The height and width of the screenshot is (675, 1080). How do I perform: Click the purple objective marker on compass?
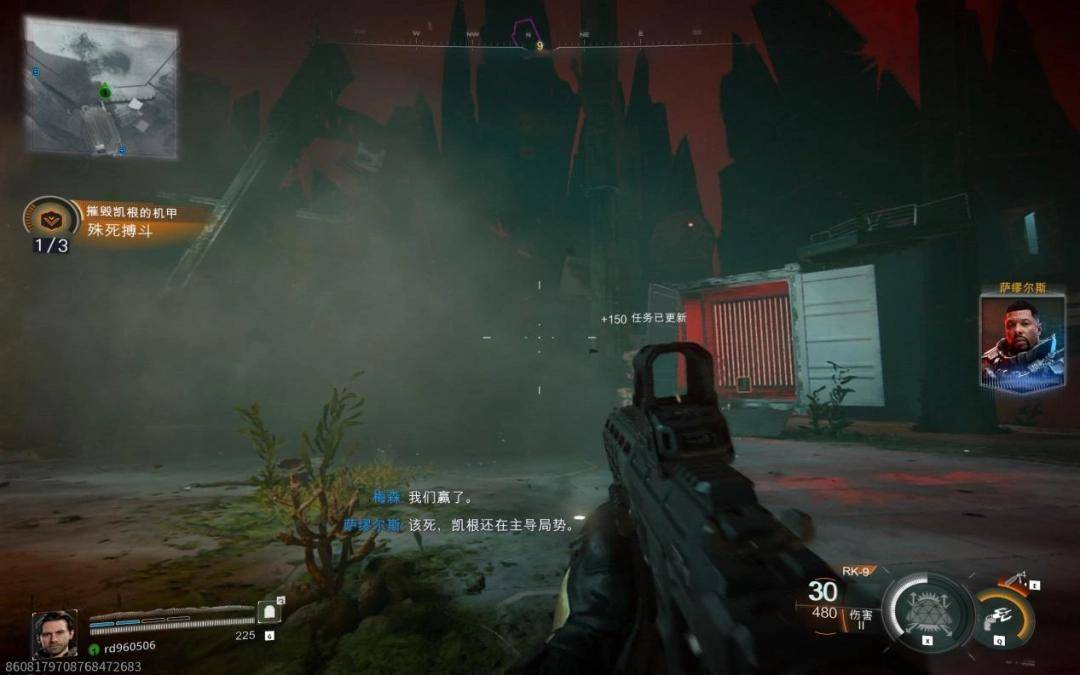click(x=524, y=34)
